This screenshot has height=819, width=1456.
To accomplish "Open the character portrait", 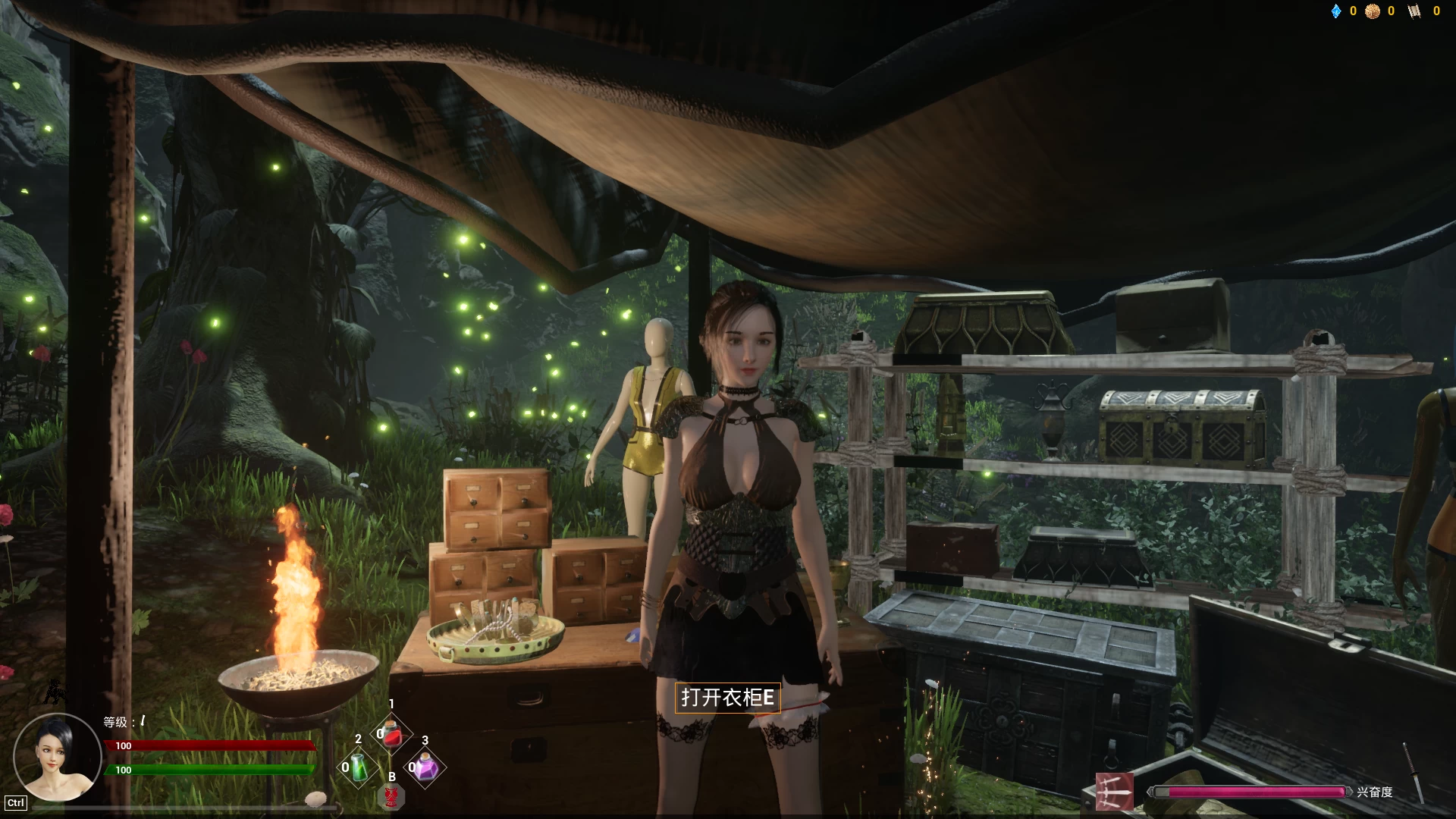I will pyautogui.click(x=58, y=757).
